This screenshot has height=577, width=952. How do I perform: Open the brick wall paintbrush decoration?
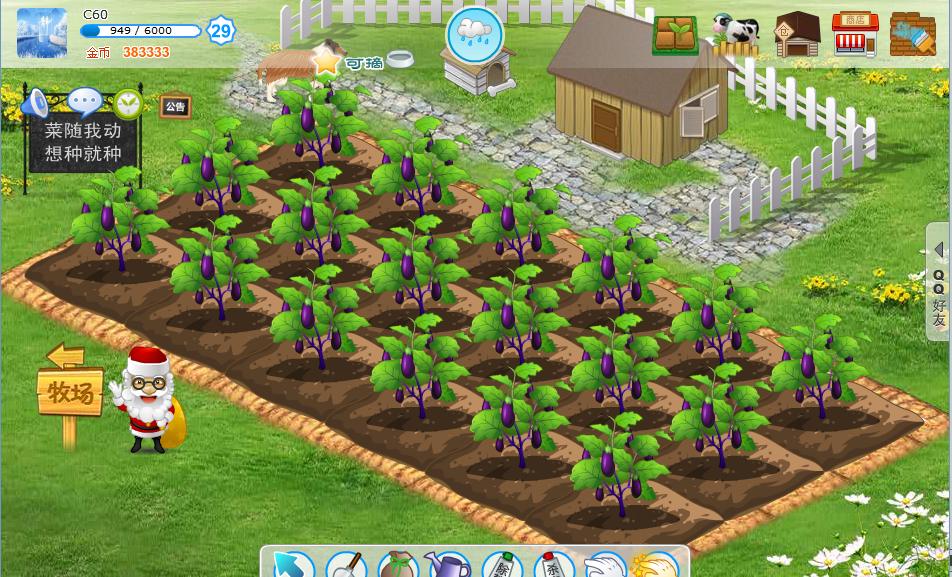click(913, 35)
